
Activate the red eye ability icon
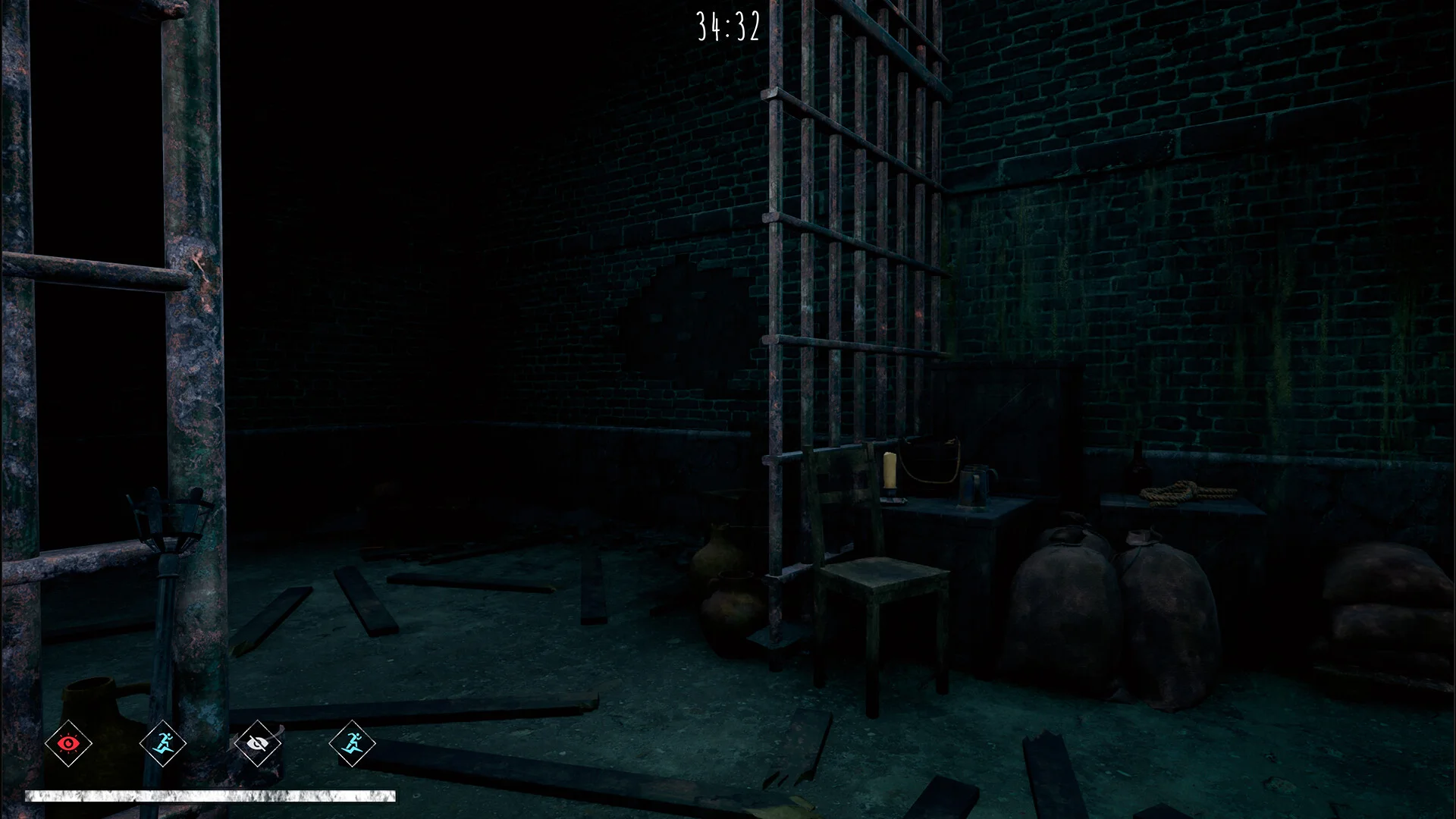[x=68, y=743]
